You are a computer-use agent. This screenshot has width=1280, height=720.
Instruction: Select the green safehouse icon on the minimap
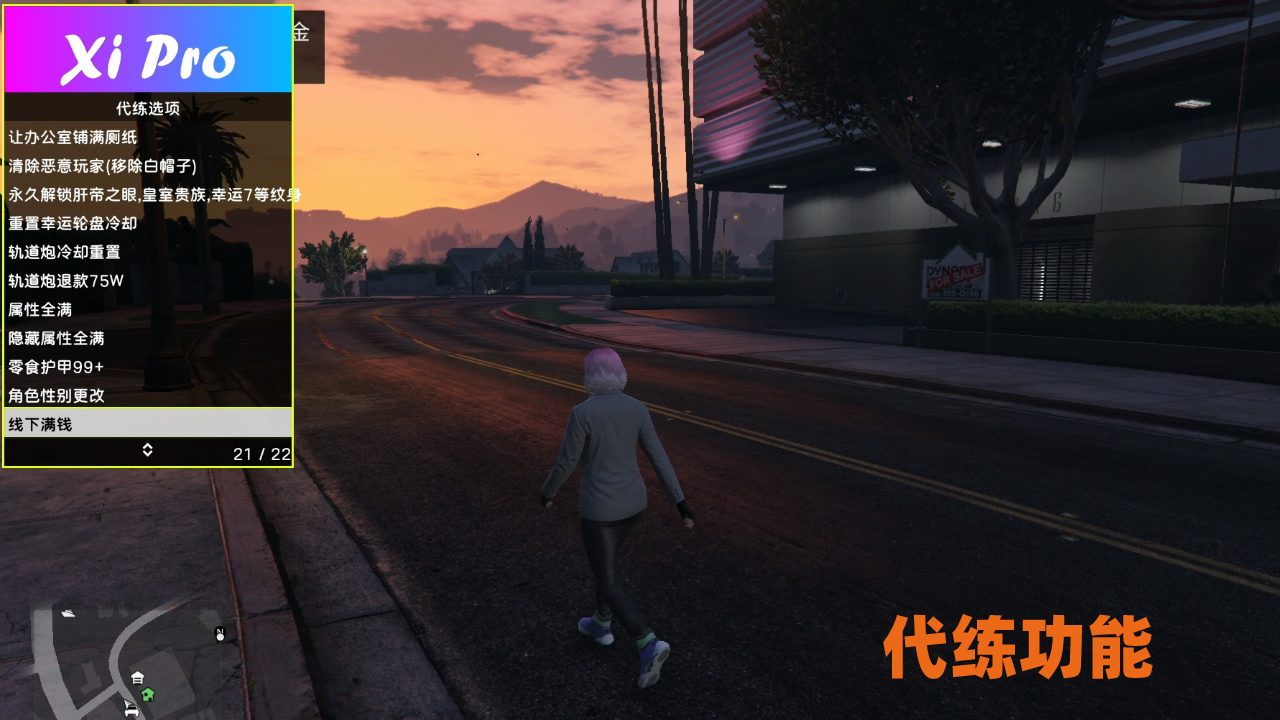tap(148, 694)
